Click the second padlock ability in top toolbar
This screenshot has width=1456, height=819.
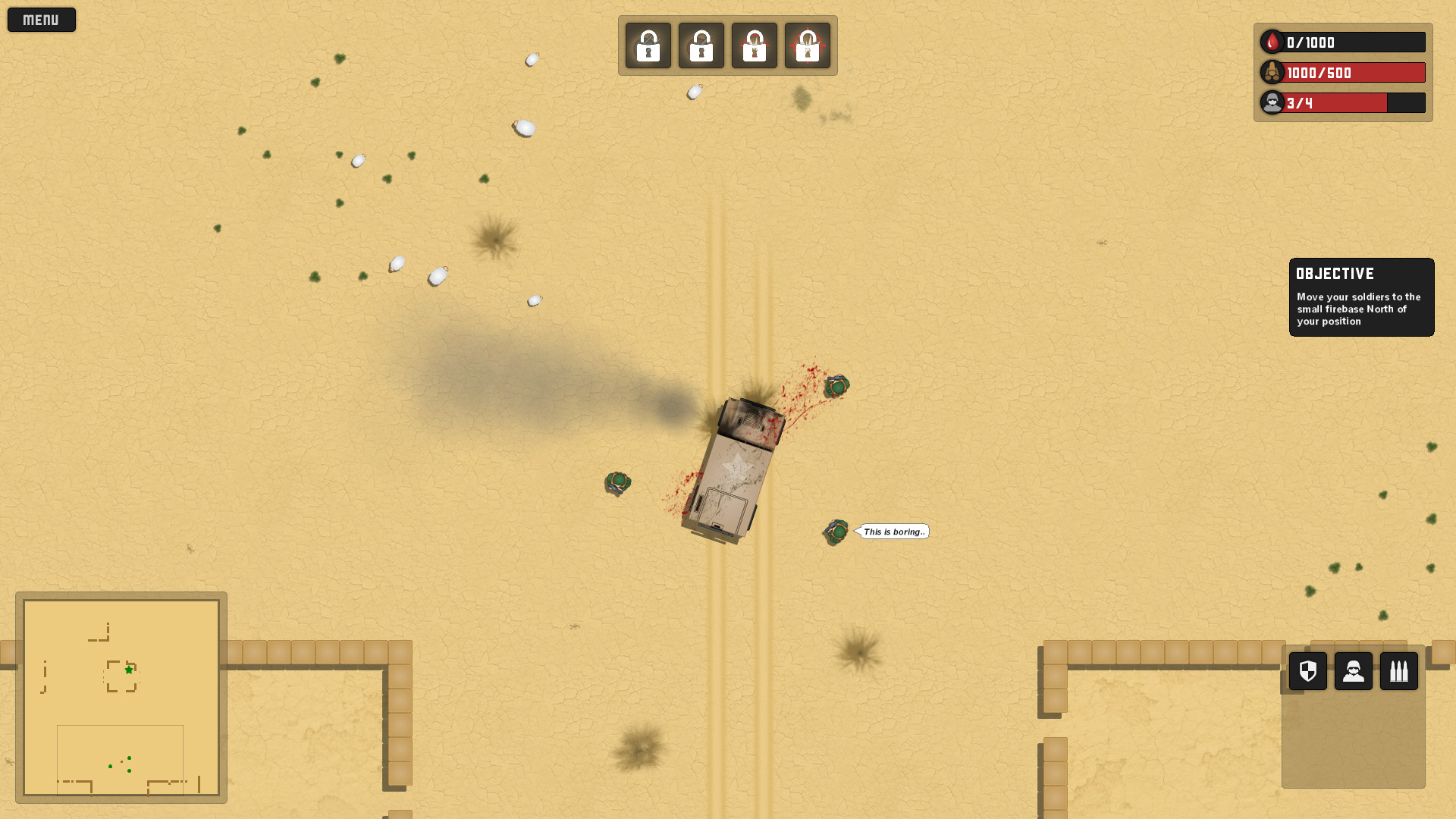coord(701,45)
